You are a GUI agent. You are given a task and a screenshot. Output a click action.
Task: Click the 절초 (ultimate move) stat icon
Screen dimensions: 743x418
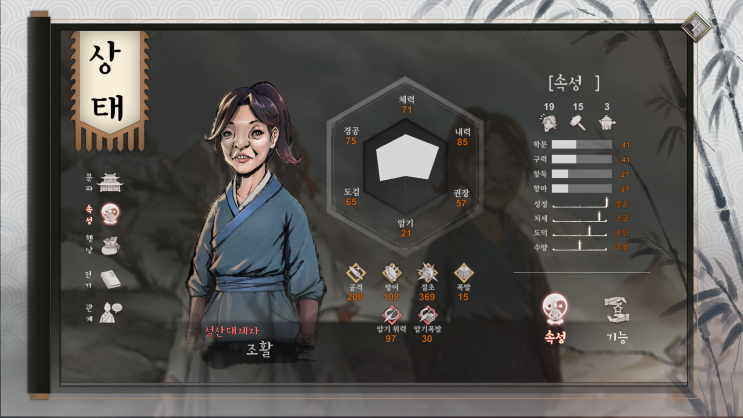[428, 273]
